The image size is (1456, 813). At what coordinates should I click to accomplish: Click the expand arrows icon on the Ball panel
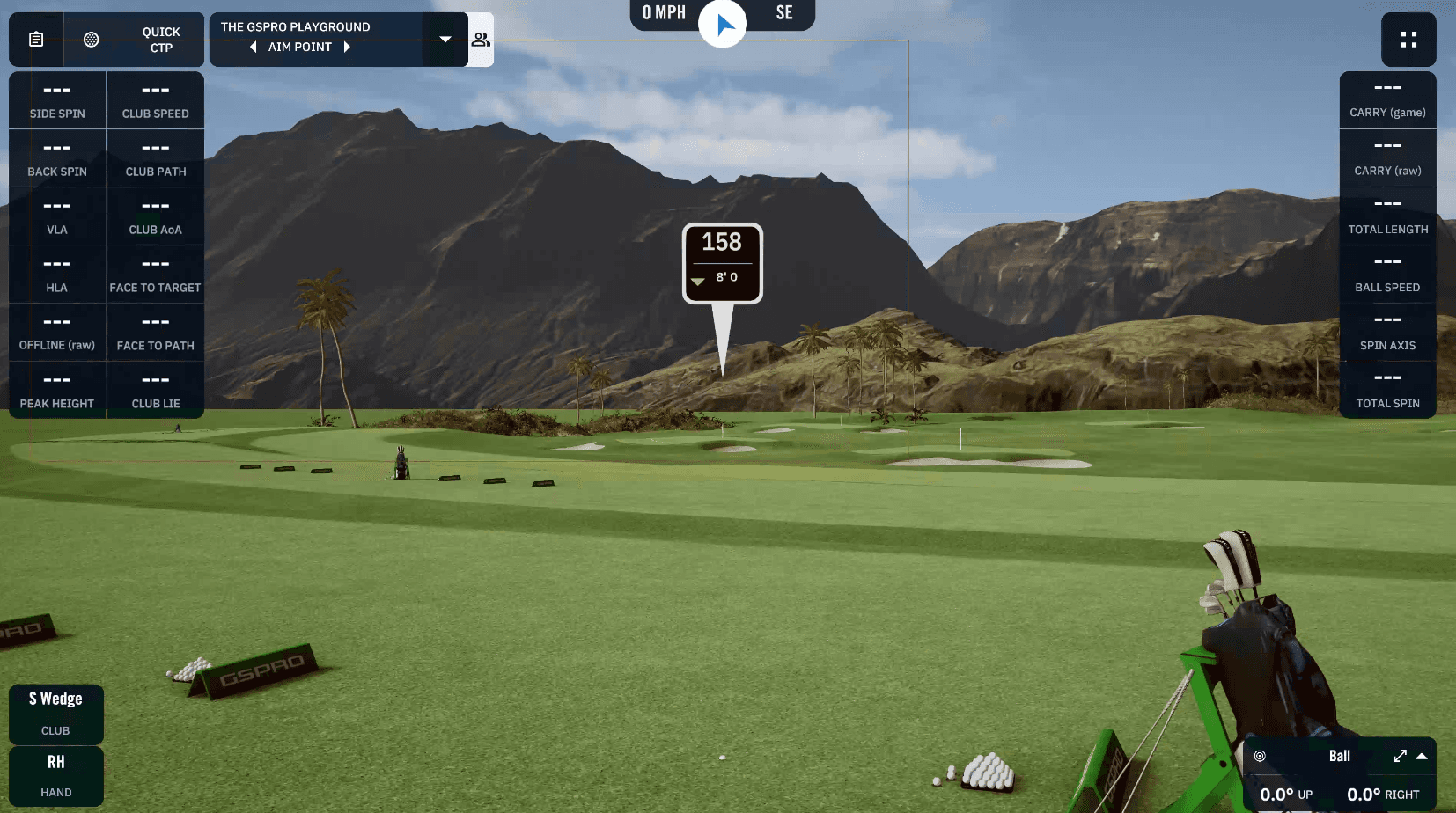1400,755
